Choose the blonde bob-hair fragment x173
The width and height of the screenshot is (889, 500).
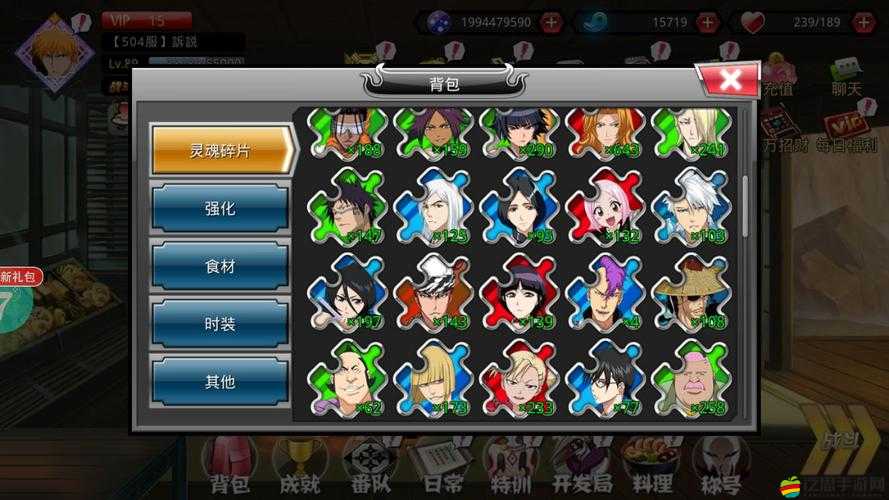pyautogui.click(x=432, y=377)
